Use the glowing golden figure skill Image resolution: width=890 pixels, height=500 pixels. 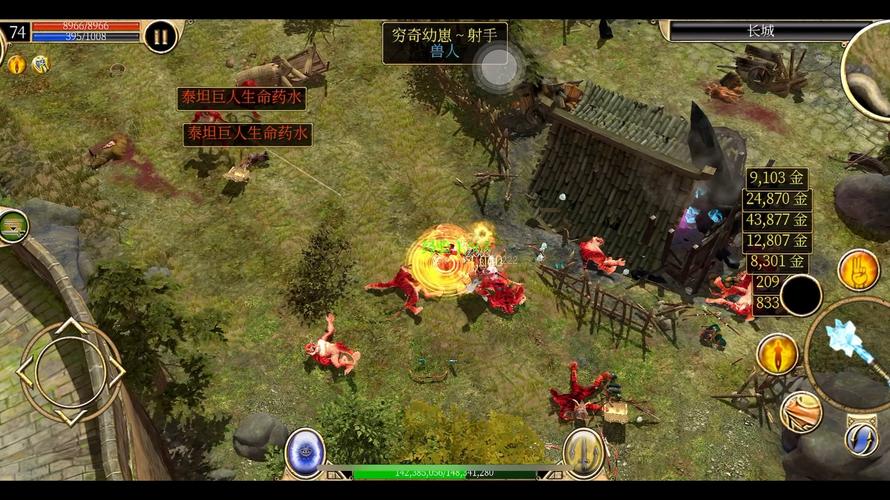point(776,353)
